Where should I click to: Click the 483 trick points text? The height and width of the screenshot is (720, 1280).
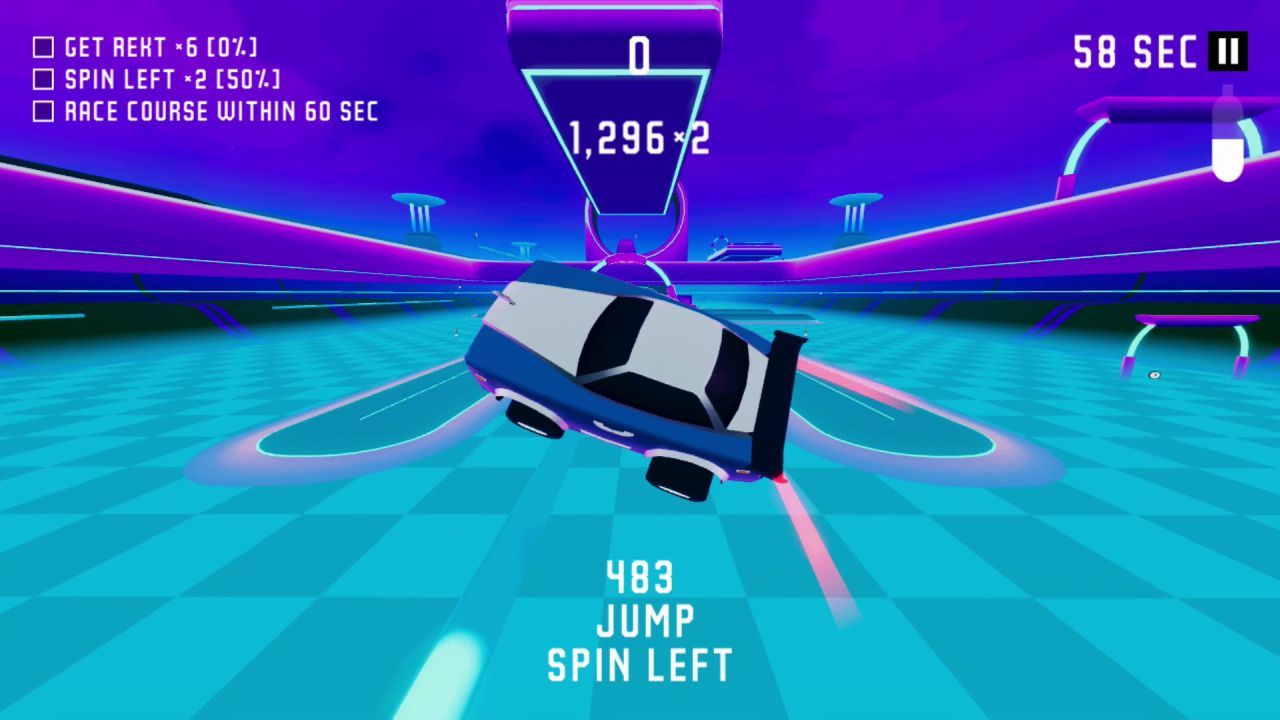639,578
